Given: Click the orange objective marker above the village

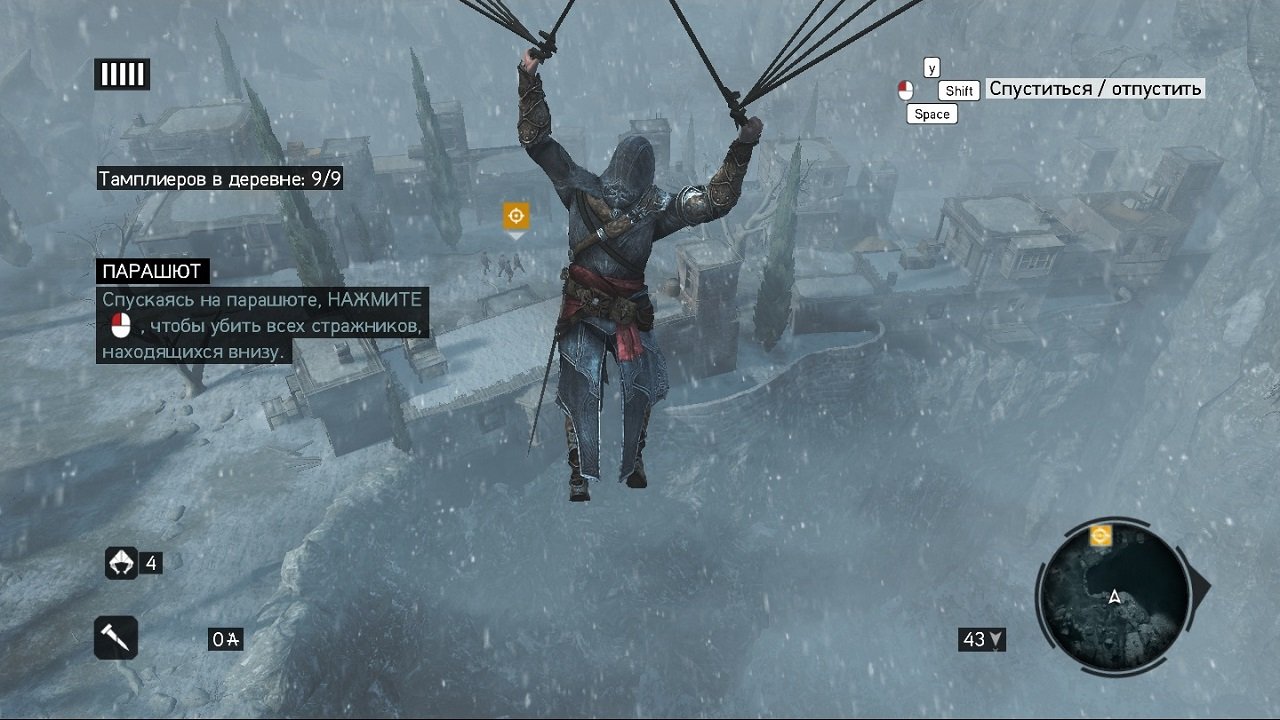Looking at the screenshot, I should pos(517,214).
